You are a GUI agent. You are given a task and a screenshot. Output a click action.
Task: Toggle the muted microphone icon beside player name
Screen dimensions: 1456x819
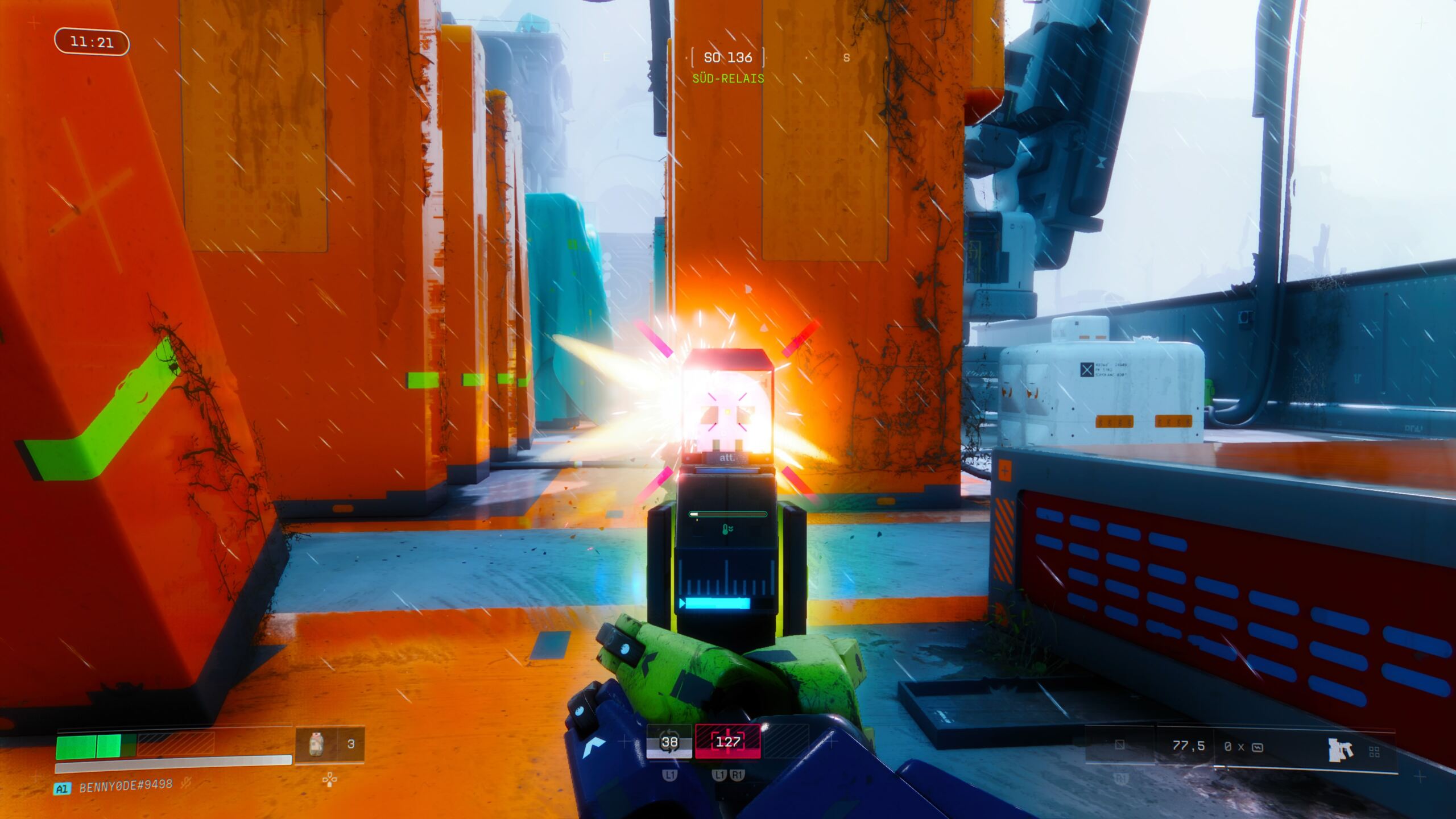(x=185, y=784)
